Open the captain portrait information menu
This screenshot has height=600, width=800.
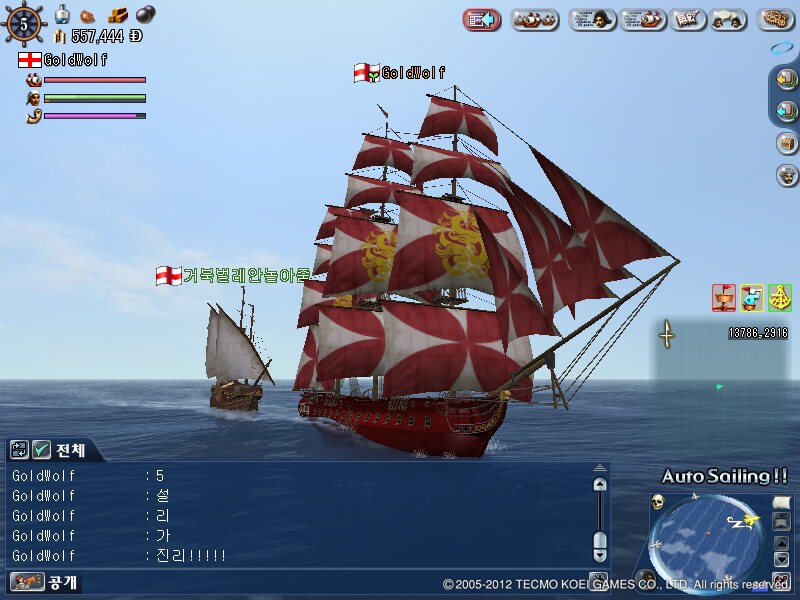(592, 19)
